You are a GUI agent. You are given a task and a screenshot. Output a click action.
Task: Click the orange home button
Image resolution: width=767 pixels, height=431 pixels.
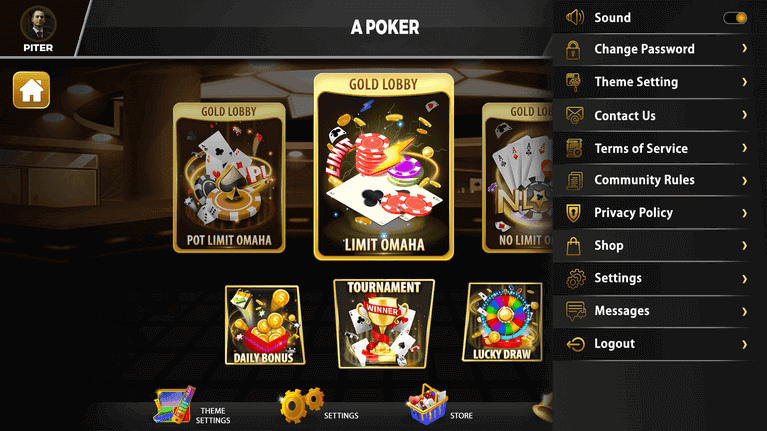[x=31, y=90]
